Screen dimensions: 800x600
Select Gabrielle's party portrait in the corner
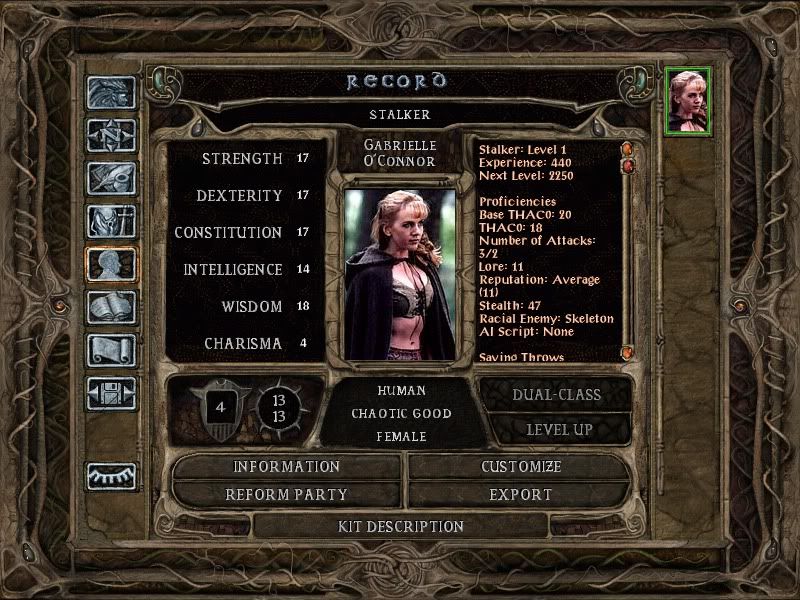pos(688,100)
